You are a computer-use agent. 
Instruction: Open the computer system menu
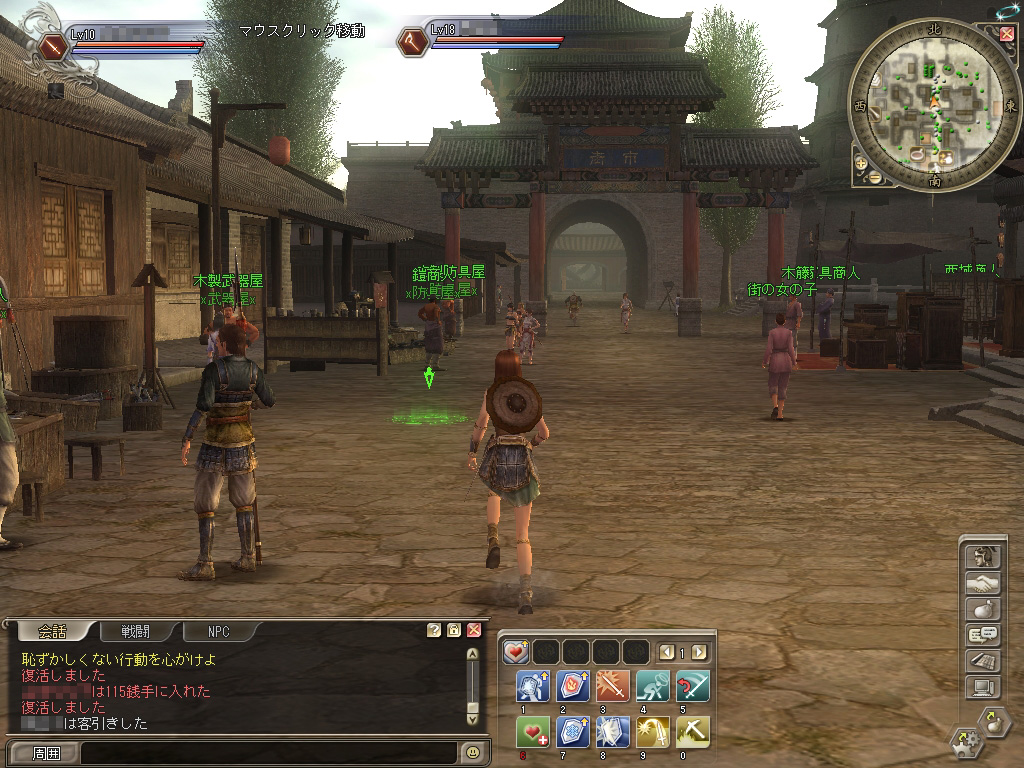pos(983,687)
